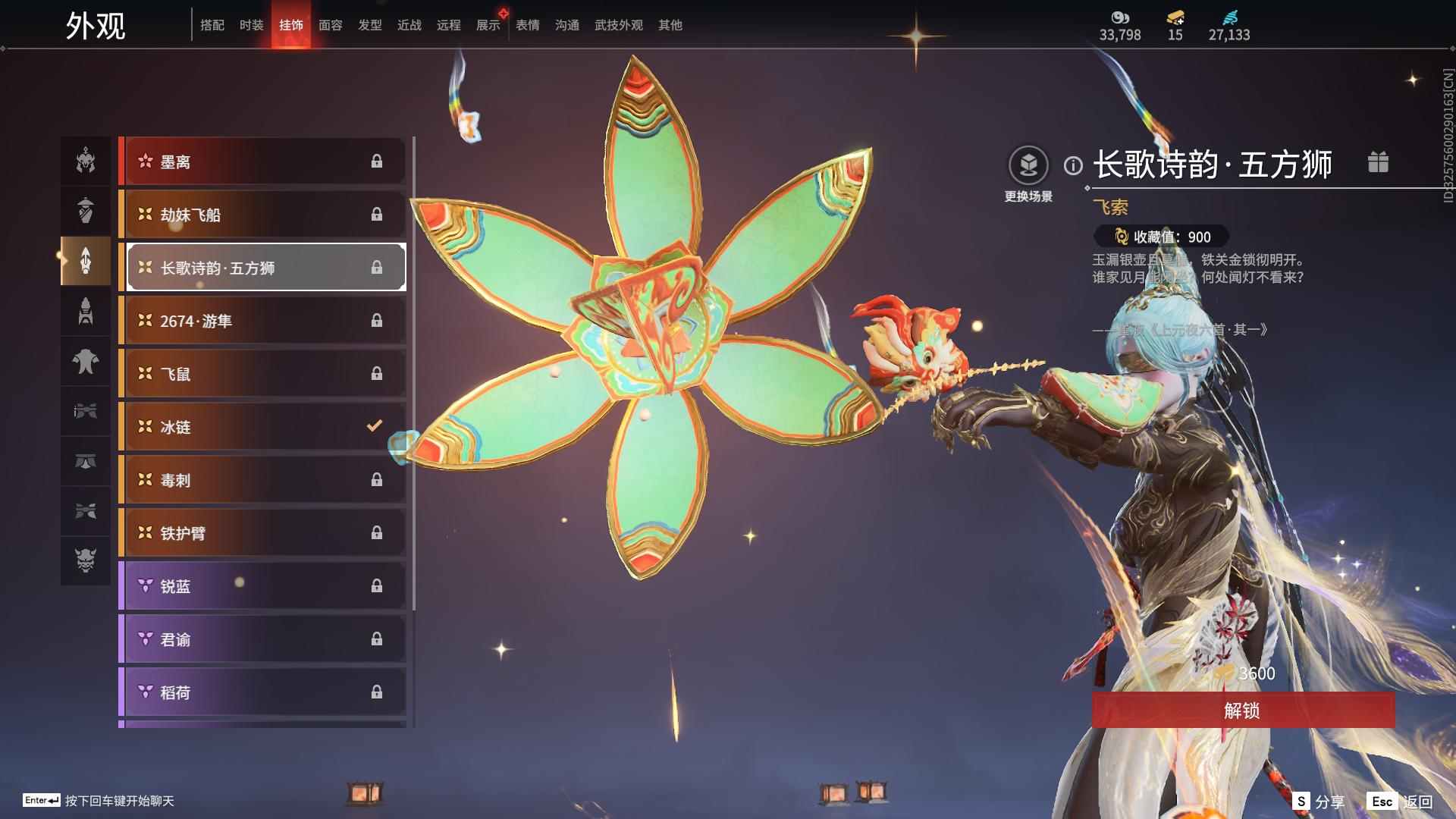Select the oni mask category icon

click(86, 560)
